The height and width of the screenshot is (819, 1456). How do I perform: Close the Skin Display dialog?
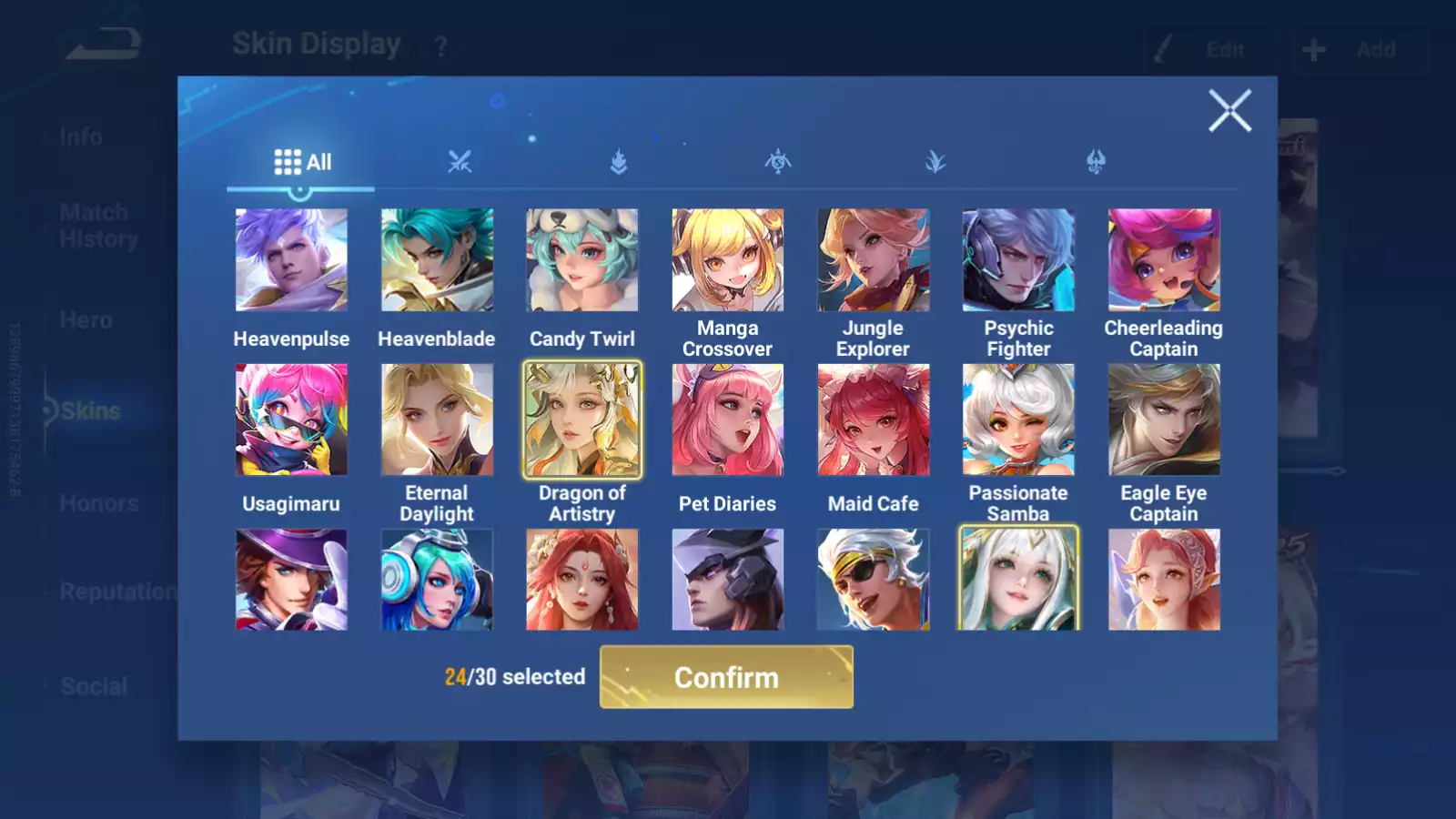coord(1230,112)
